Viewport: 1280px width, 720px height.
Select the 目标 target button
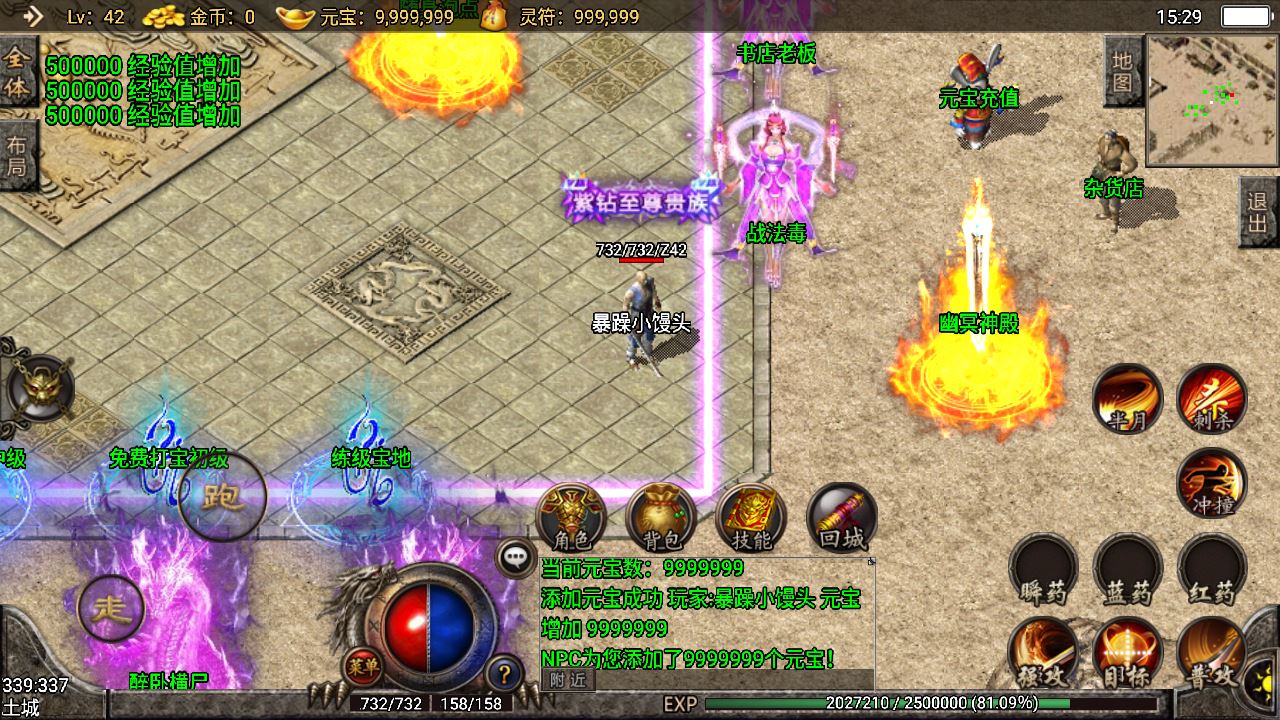(1128, 653)
